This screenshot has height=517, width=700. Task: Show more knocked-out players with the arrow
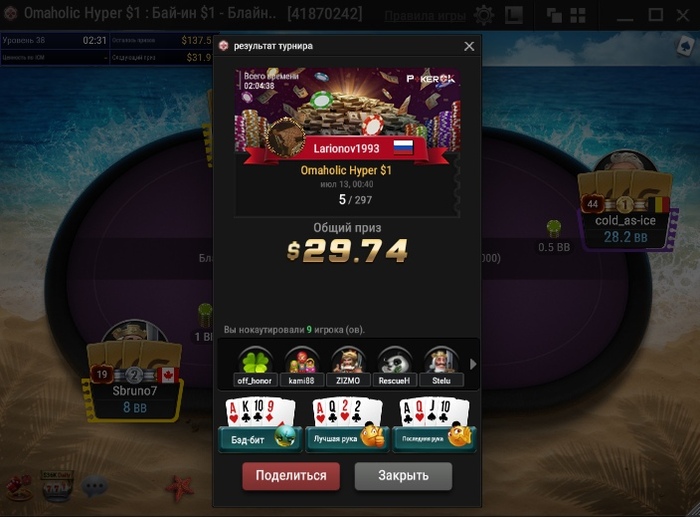[x=473, y=364]
